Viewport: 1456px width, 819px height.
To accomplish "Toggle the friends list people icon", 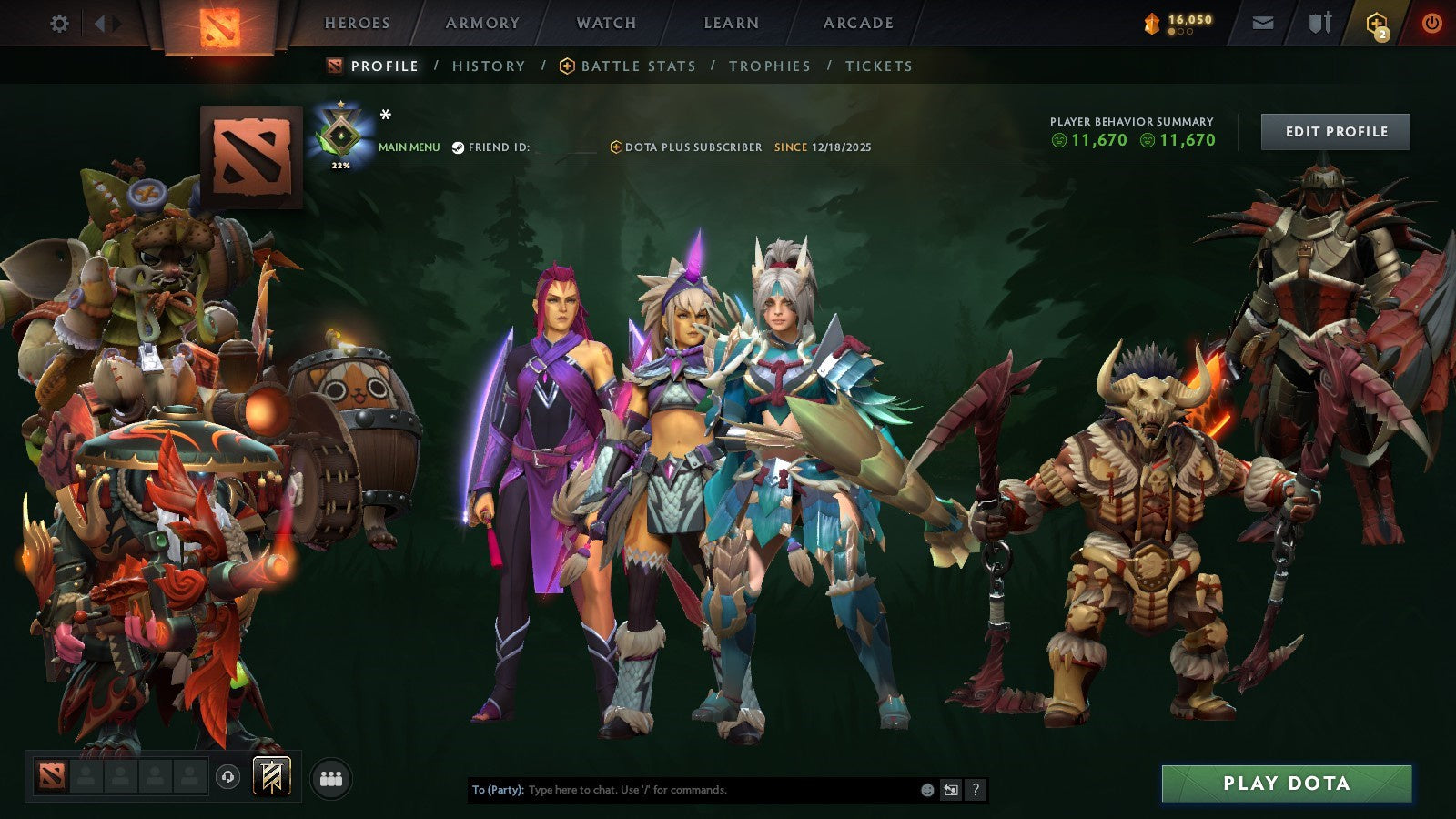I will tap(331, 779).
